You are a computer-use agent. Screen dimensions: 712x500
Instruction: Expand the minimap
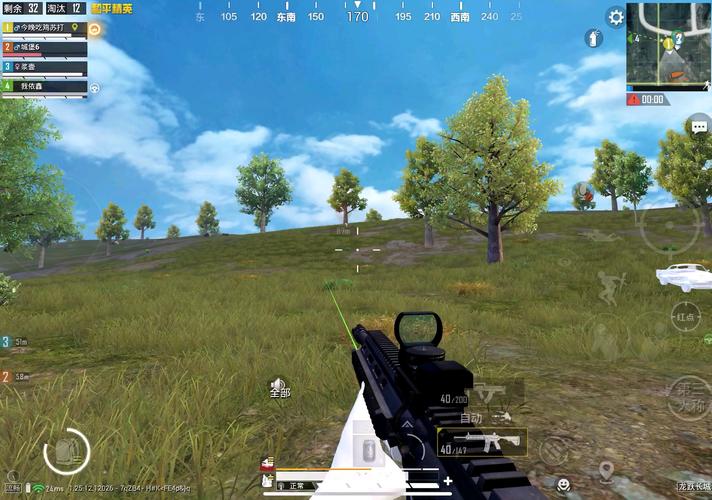pos(669,44)
